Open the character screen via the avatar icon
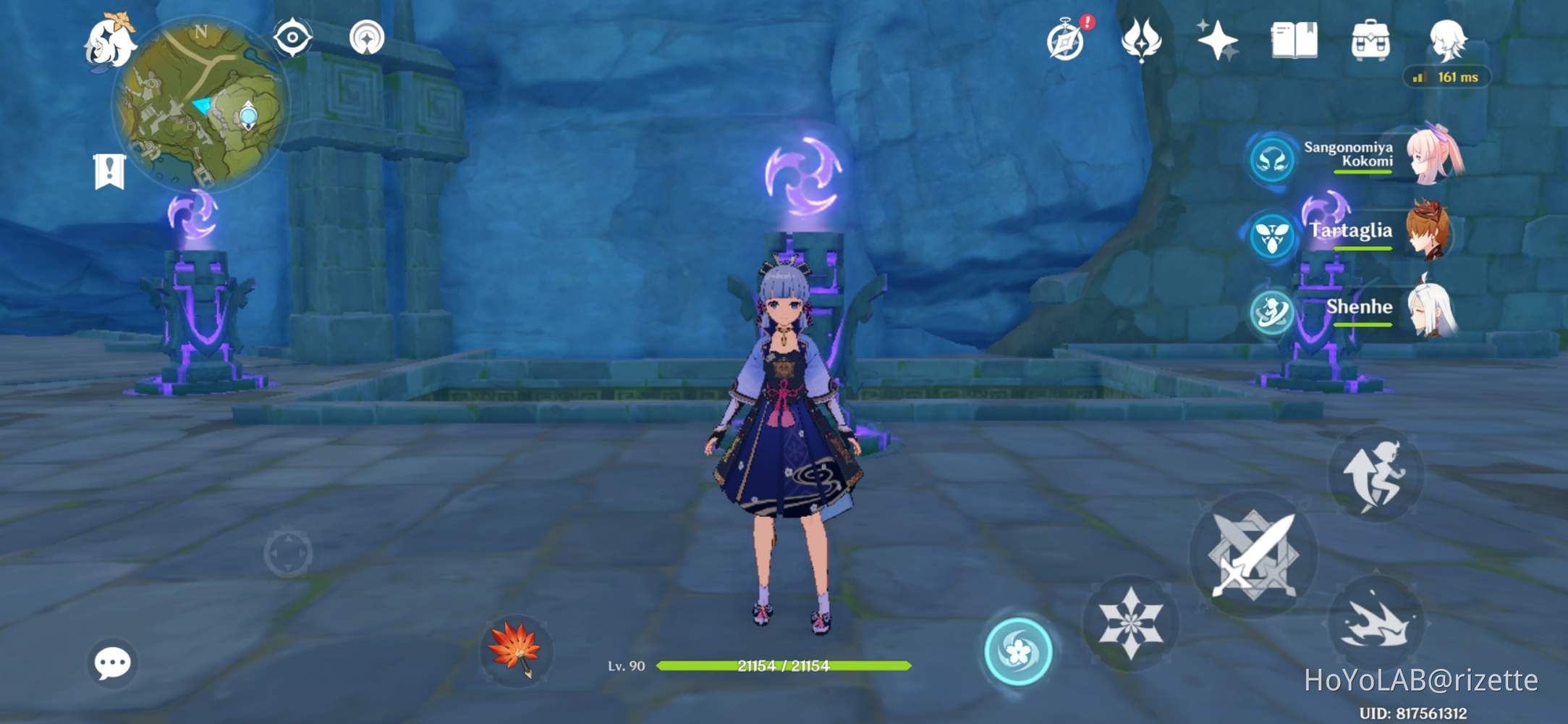Screen dimensions: 1568x724 coord(1447,40)
